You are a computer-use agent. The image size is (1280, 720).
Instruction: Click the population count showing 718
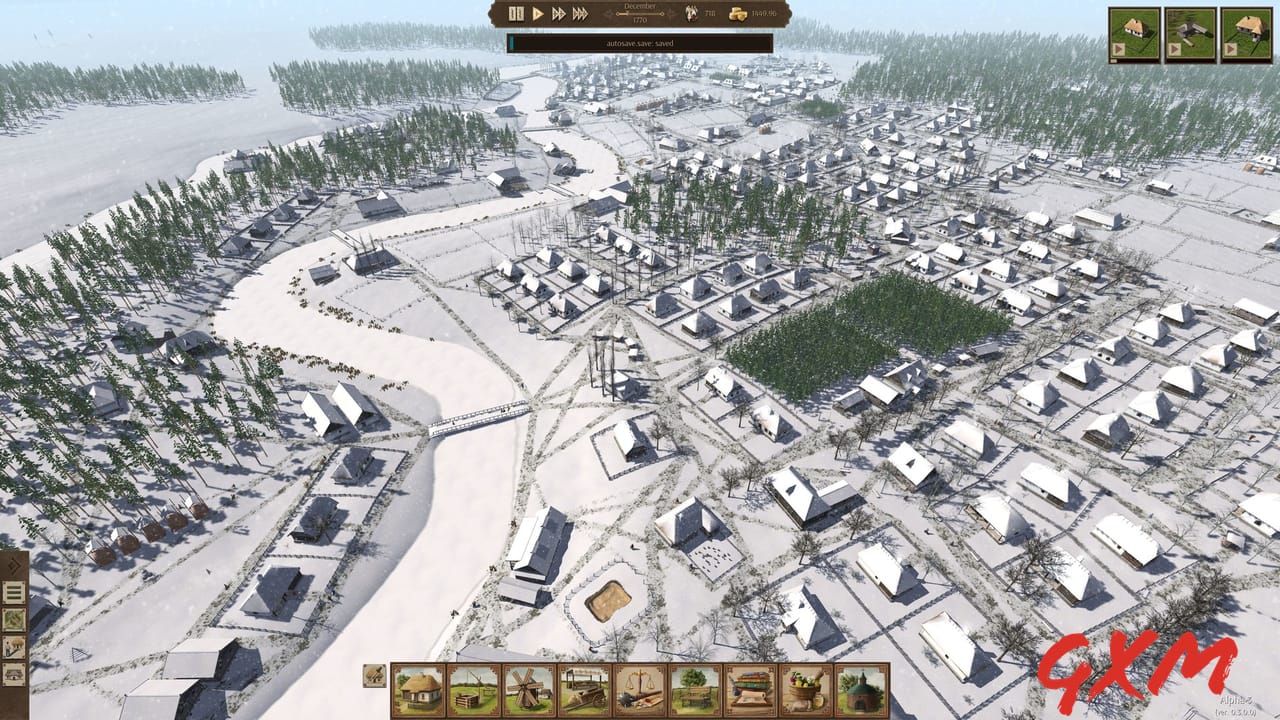click(692, 13)
